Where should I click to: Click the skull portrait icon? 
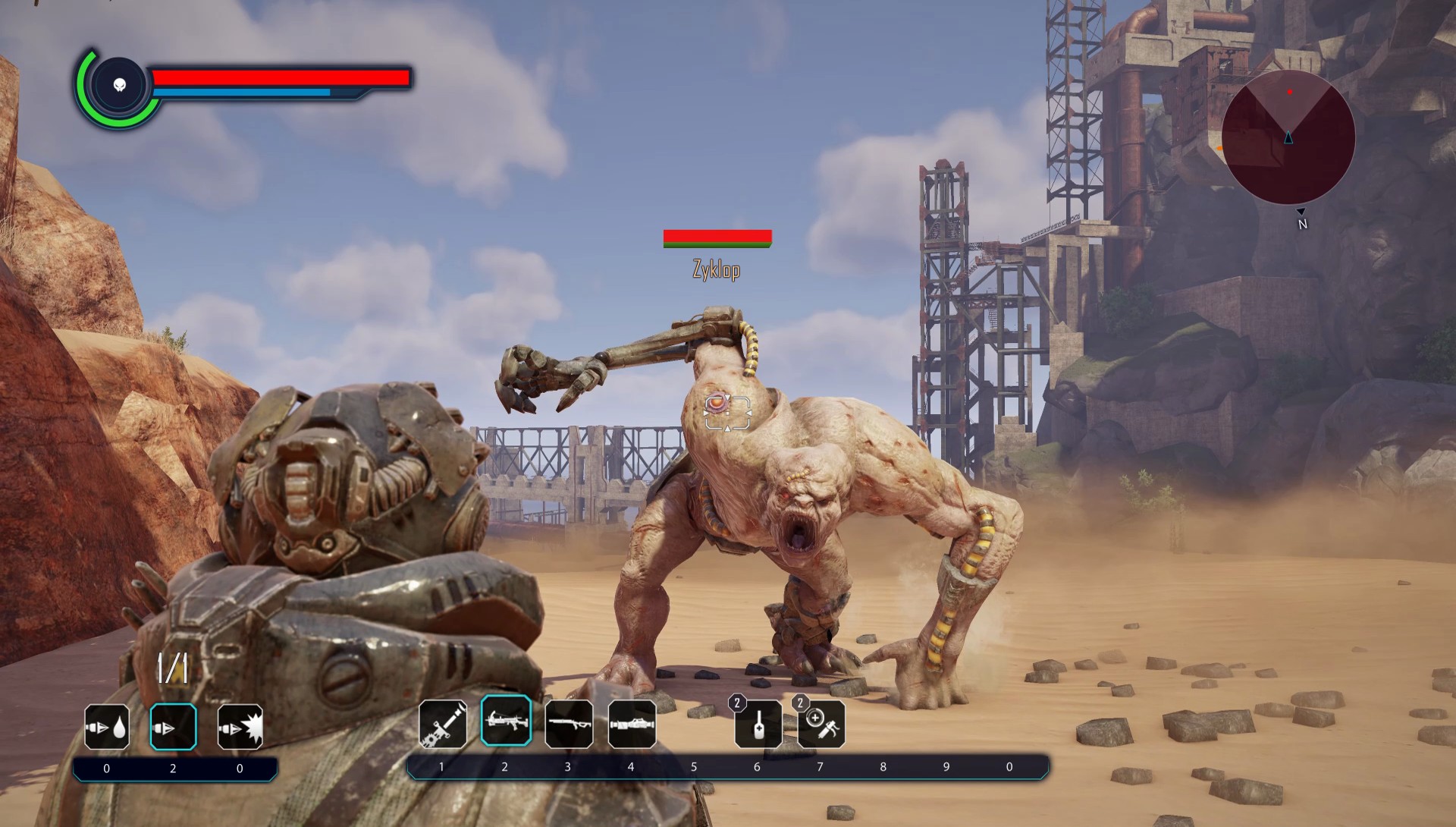coord(119,84)
